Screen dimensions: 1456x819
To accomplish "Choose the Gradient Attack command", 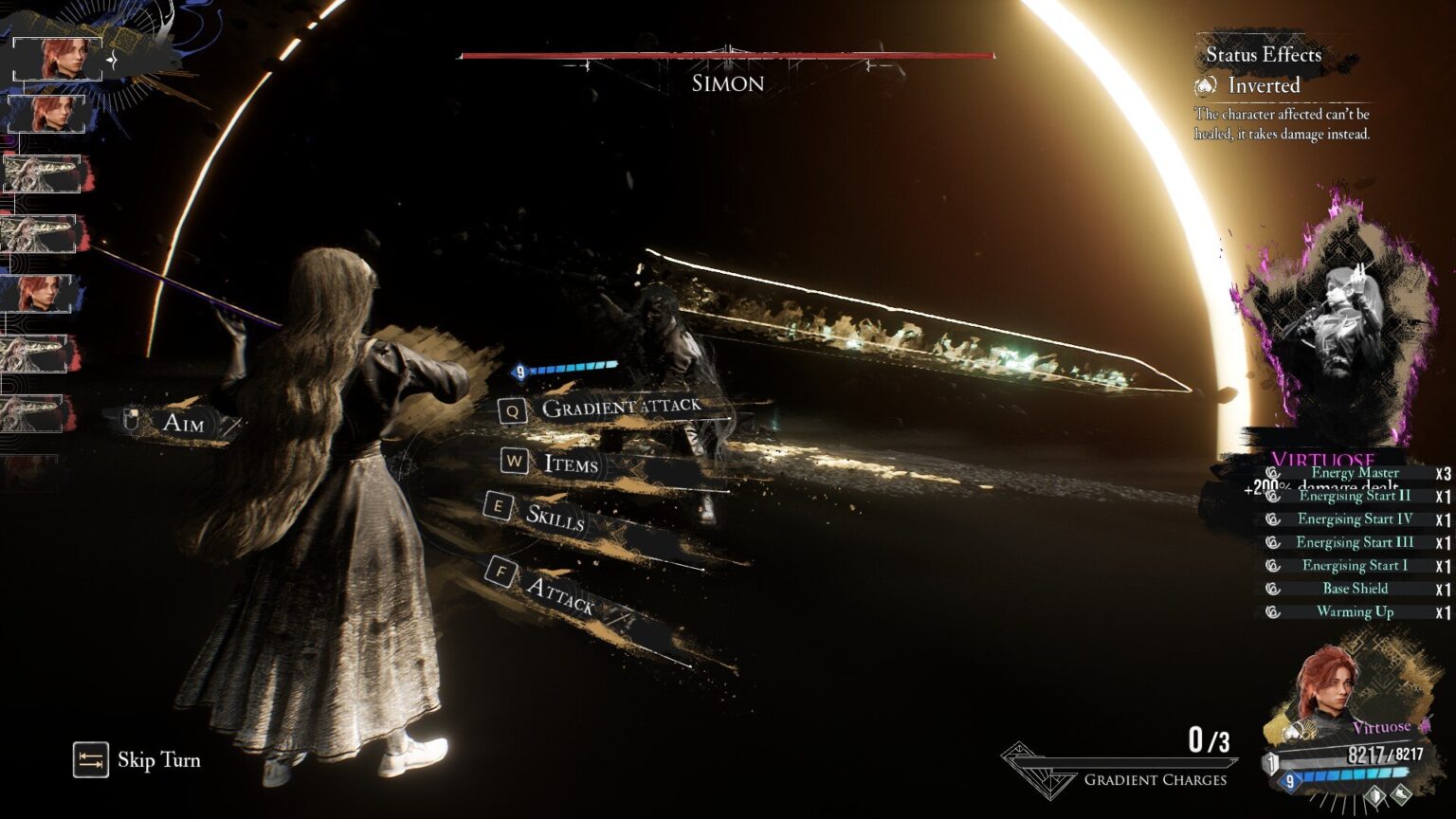I will (620, 408).
